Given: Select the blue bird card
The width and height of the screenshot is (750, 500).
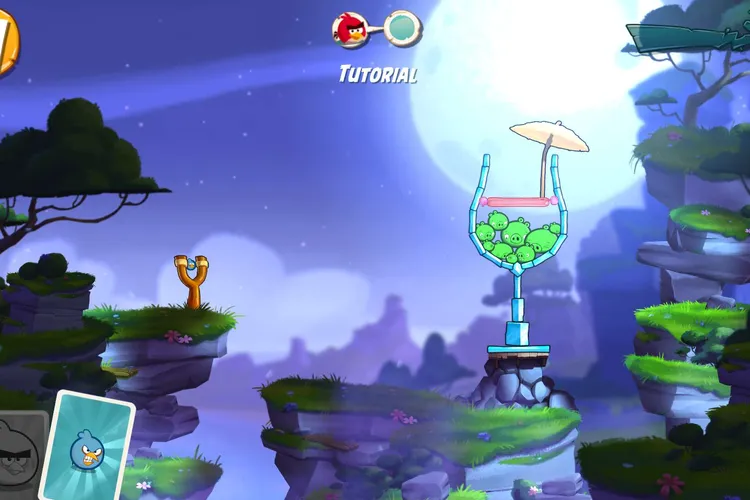Looking at the screenshot, I should (87, 447).
